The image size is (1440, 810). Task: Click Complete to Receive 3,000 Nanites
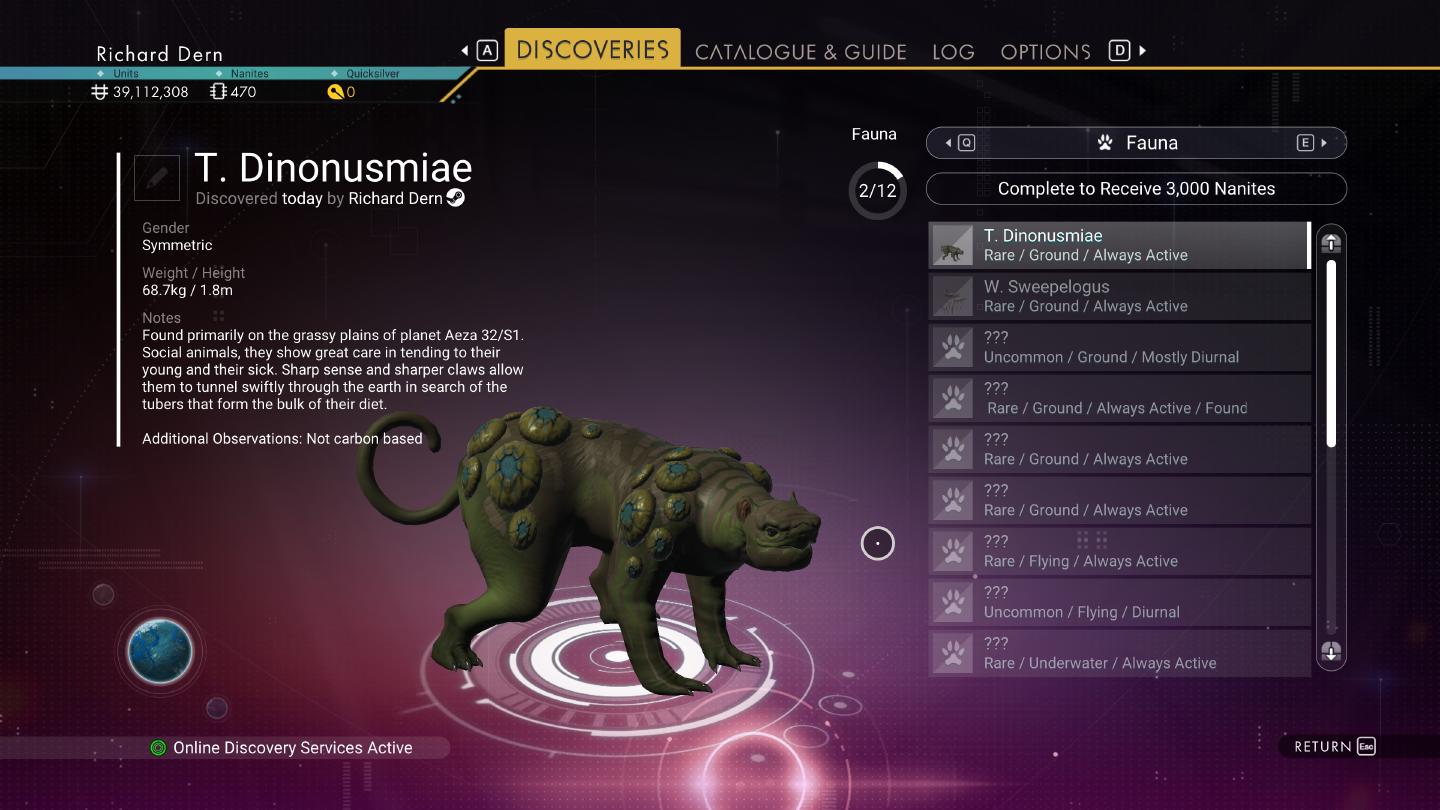tap(1137, 188)
